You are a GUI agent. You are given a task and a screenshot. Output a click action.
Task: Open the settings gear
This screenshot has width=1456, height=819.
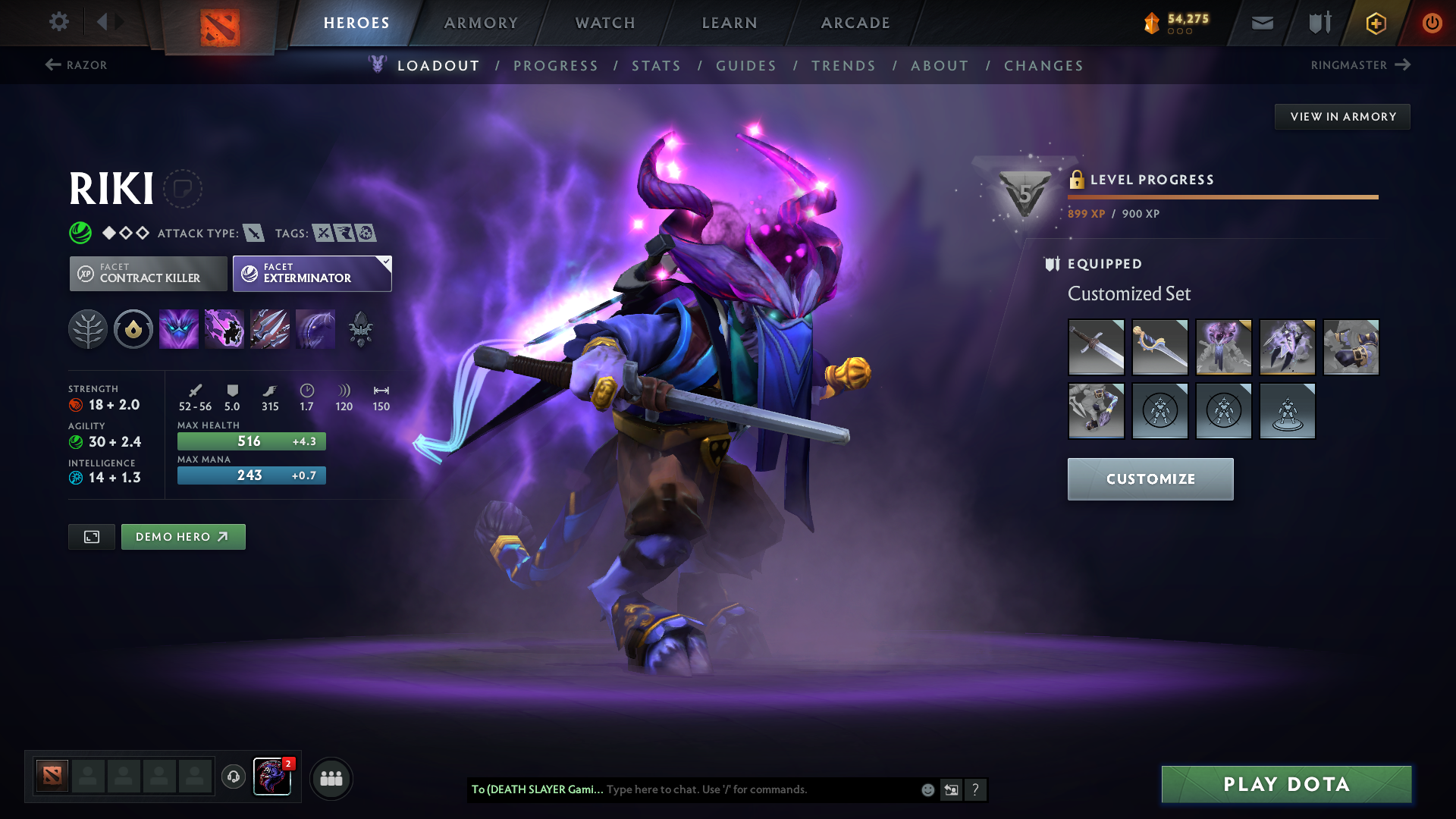[59, 23]
